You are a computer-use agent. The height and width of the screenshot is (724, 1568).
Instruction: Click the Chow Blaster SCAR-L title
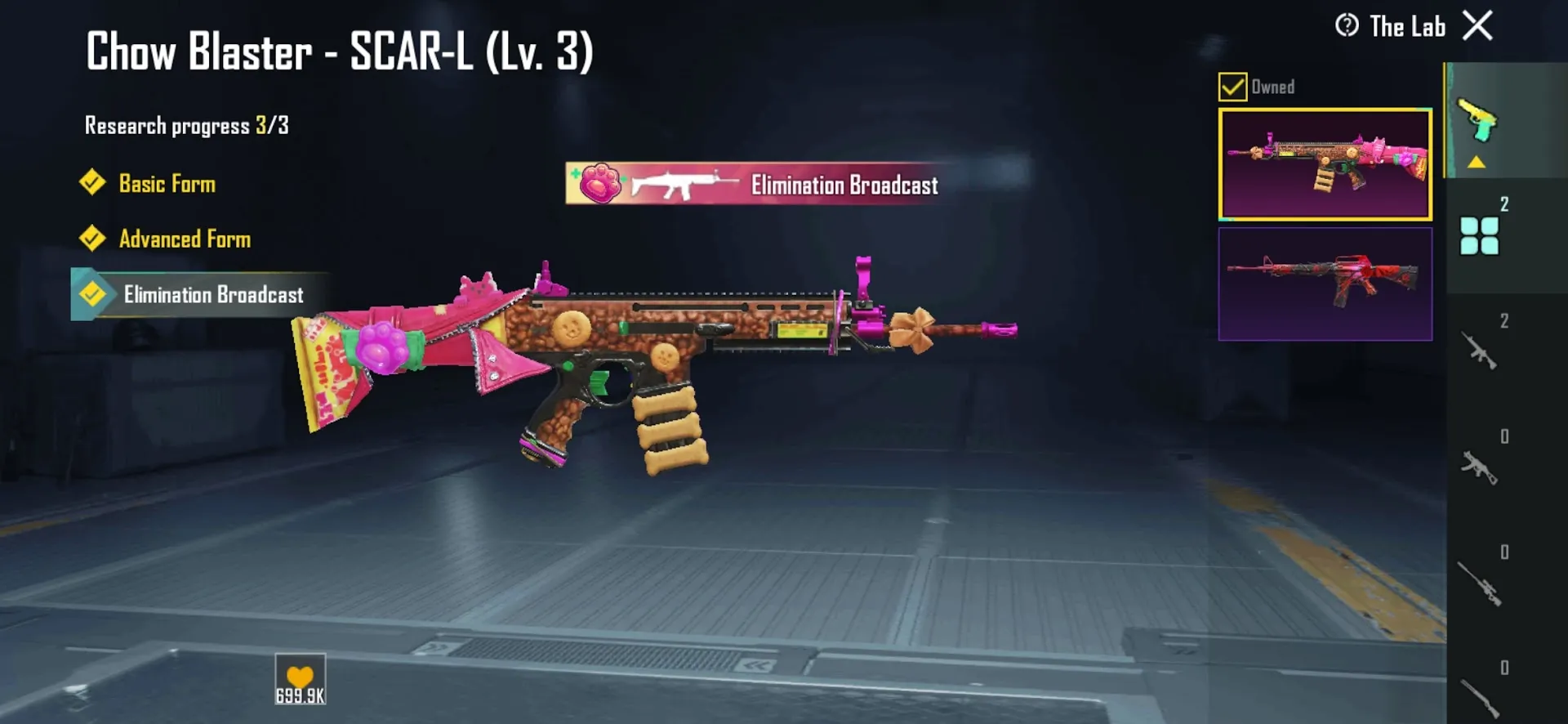(x=340, y=53)
